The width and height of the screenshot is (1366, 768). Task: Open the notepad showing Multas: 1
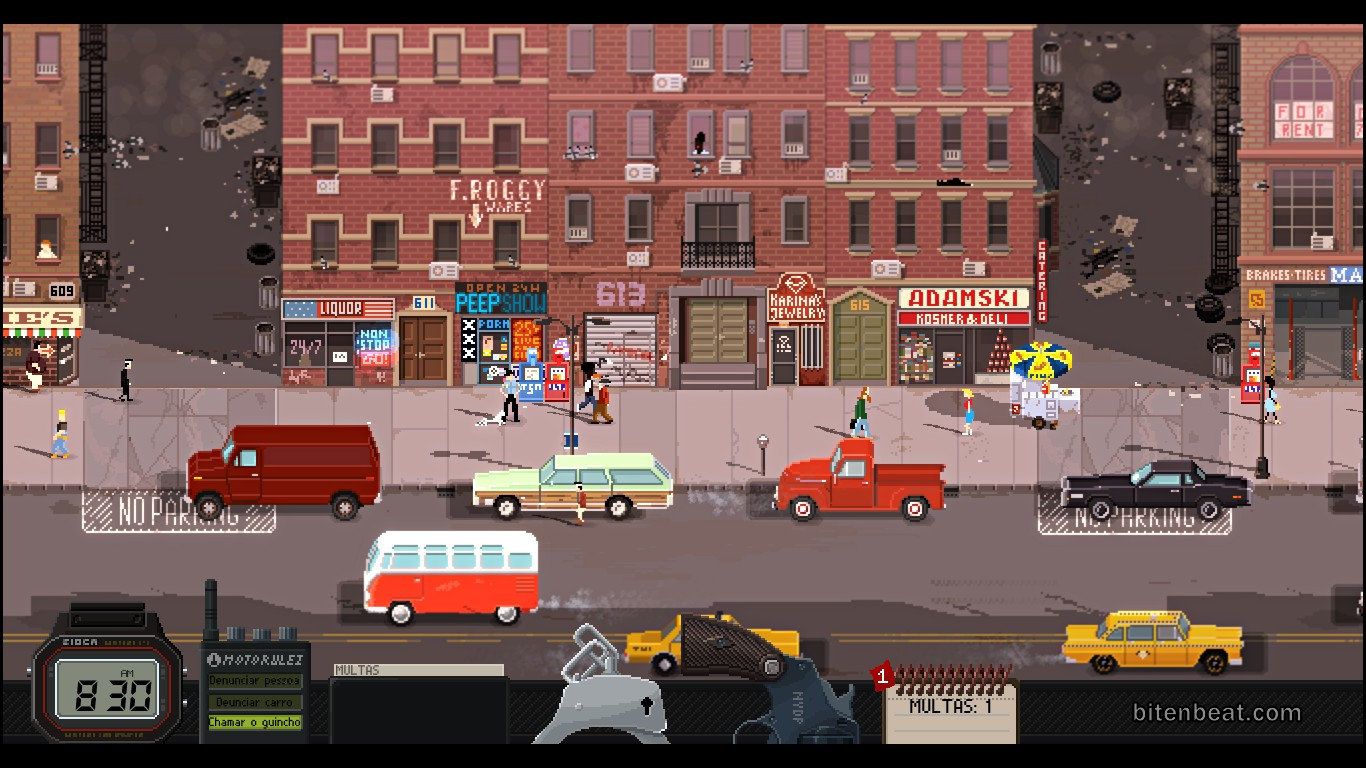tap(950, 710)
